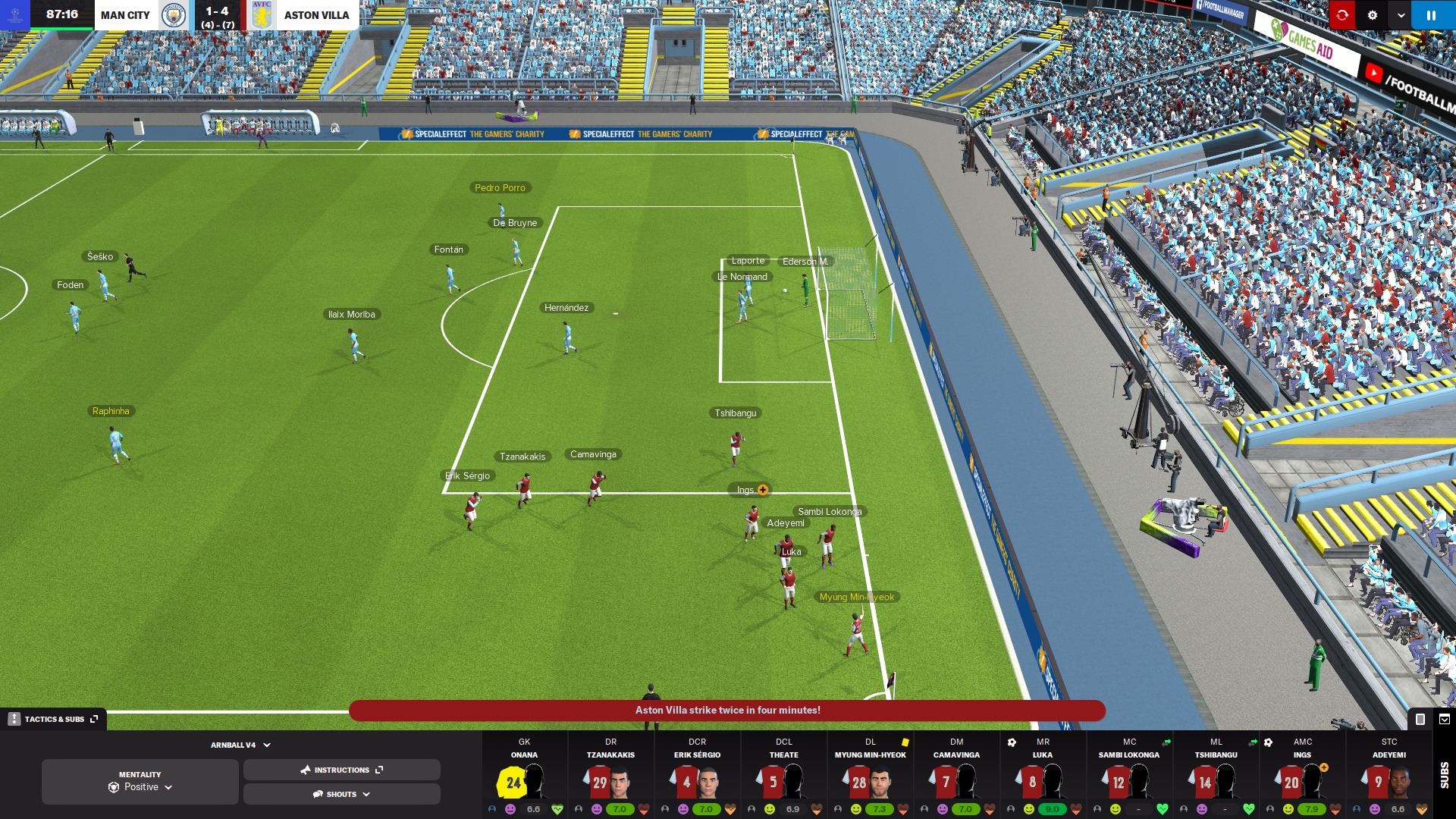Open the SUBS bench tab
The image size is (1456, 819).
click(x=1444, y=775)
